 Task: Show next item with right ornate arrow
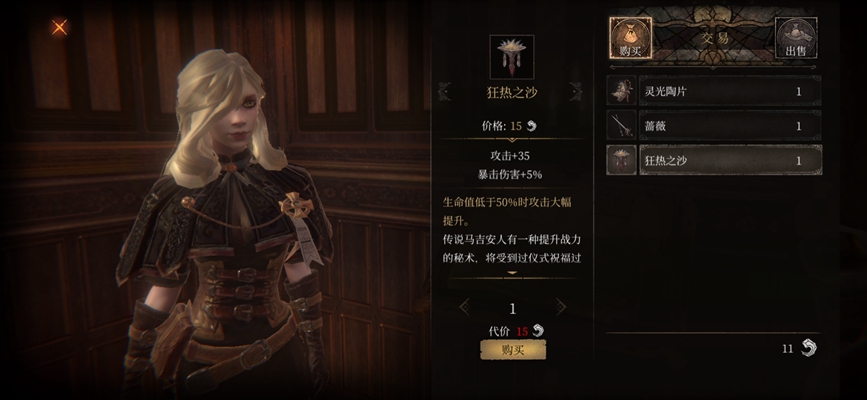coord(577,92)
